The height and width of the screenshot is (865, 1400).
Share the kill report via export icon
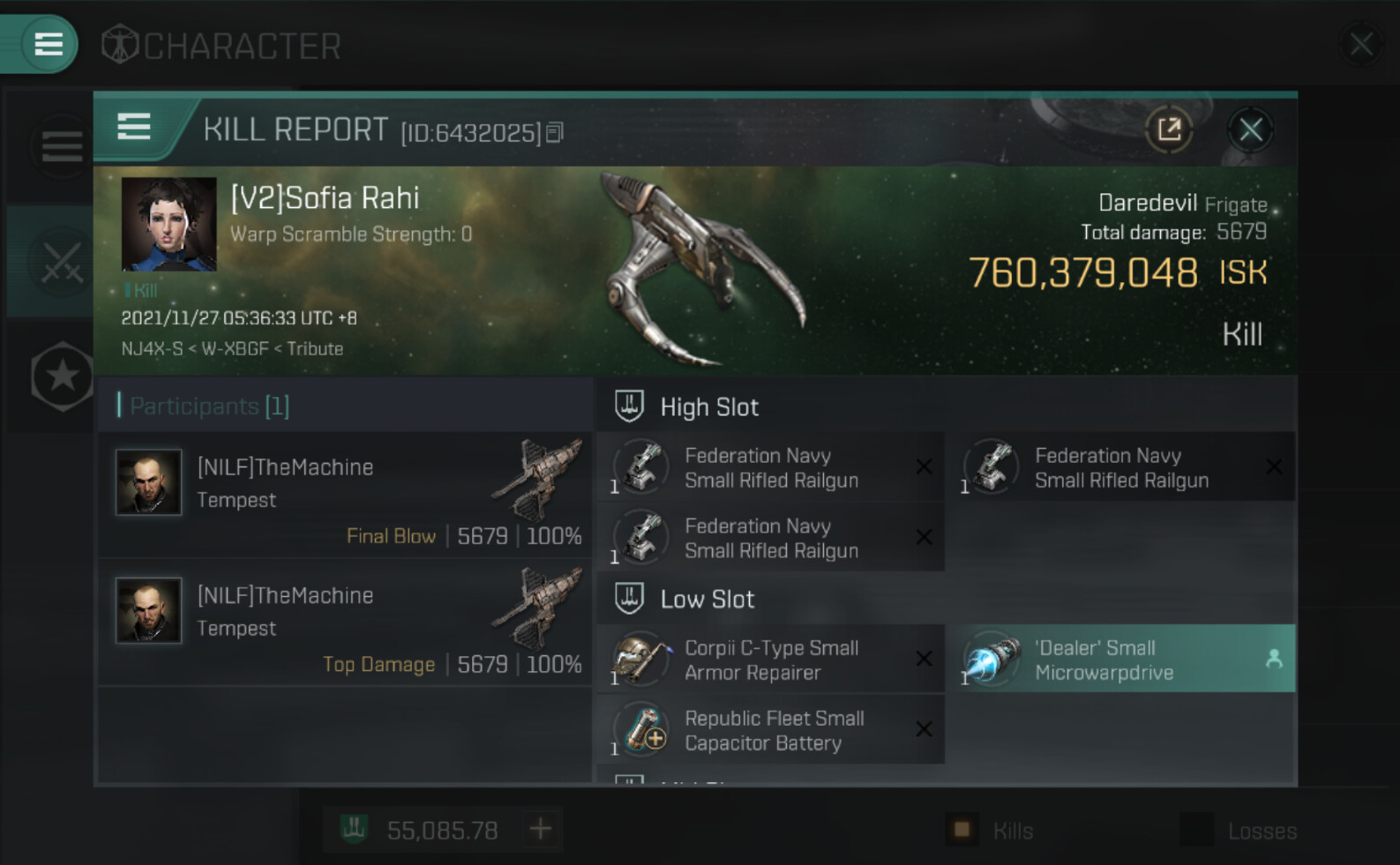coord(1169,130)
